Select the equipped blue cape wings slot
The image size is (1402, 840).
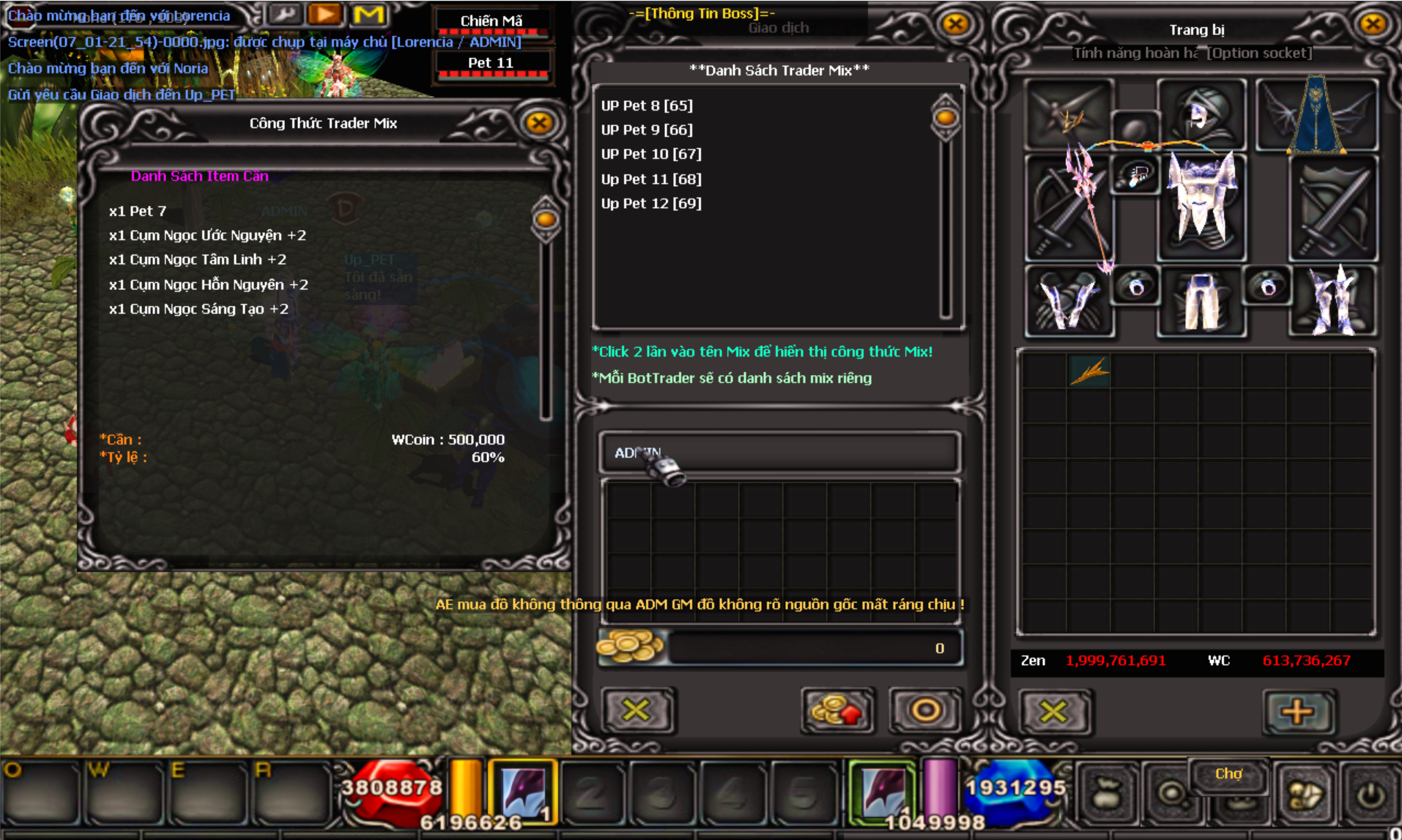tap(1316, 115)
